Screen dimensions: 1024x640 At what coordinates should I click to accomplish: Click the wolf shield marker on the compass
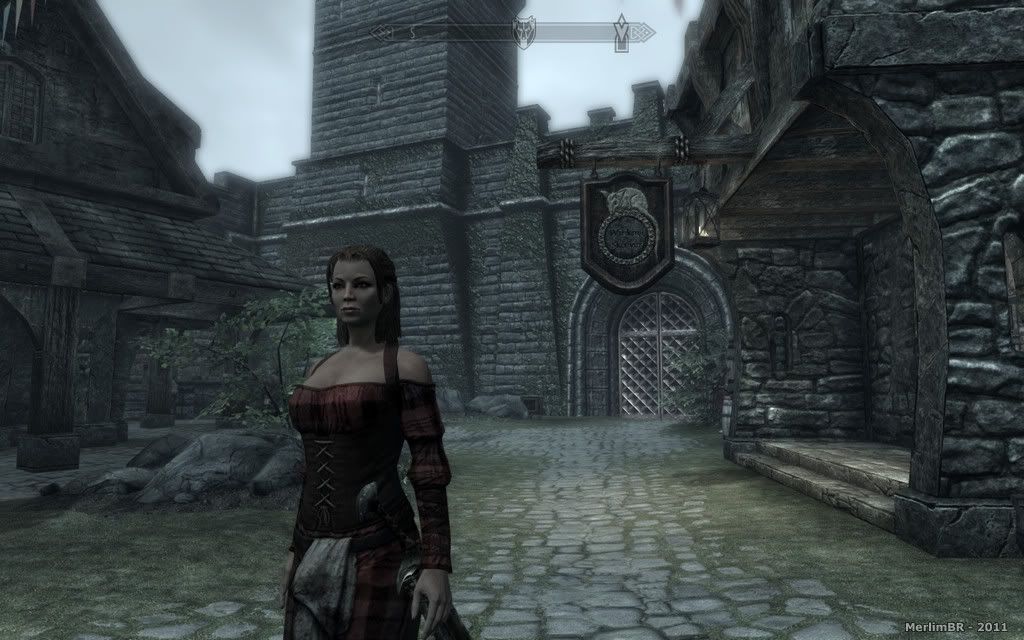(524, 31)
